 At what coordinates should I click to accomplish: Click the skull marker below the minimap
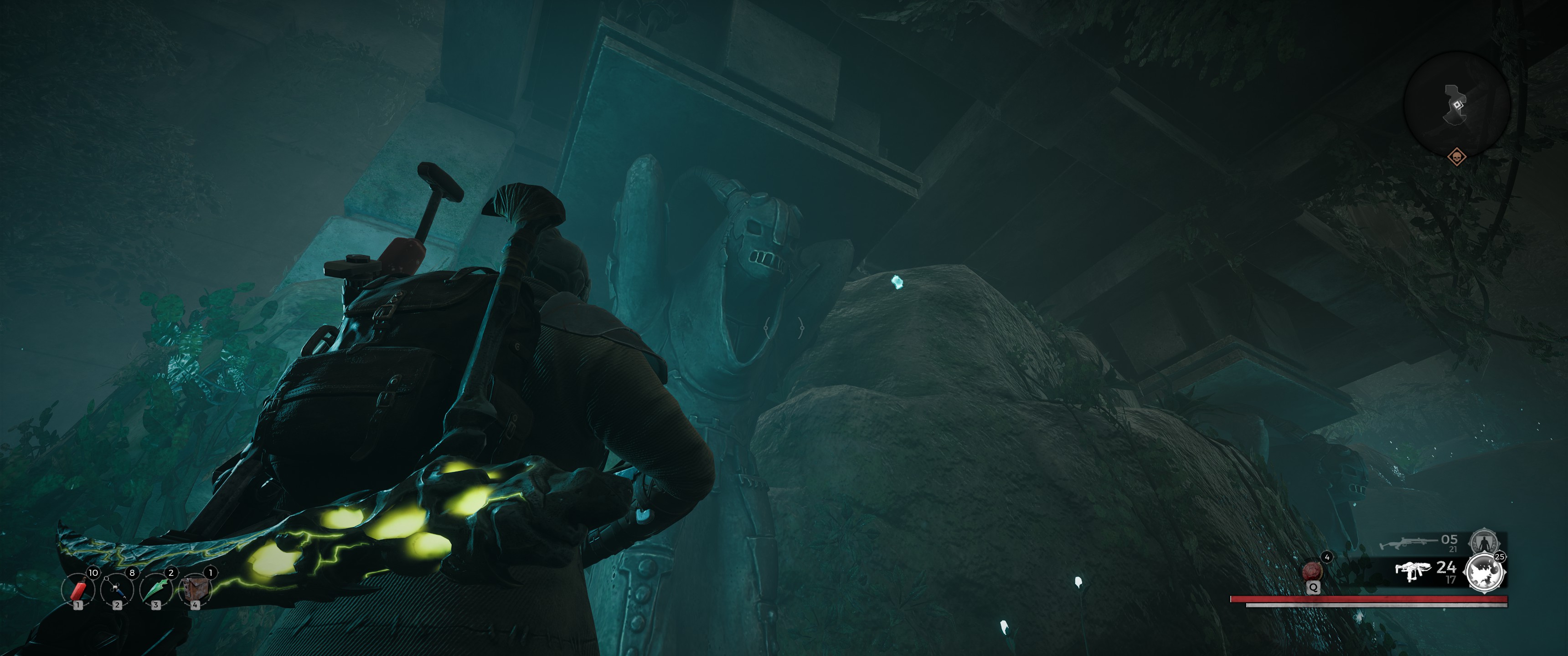click(x=1456, y=157)
